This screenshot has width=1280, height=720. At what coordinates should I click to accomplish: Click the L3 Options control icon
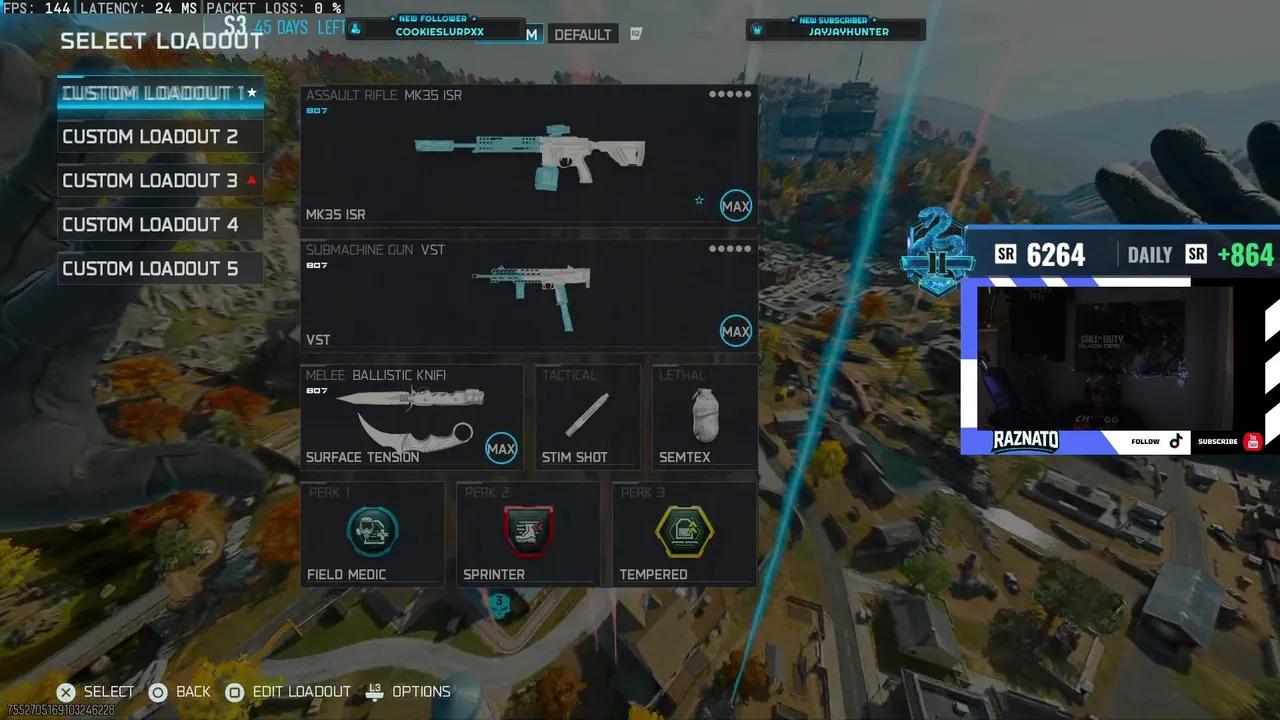coord(374,691)
